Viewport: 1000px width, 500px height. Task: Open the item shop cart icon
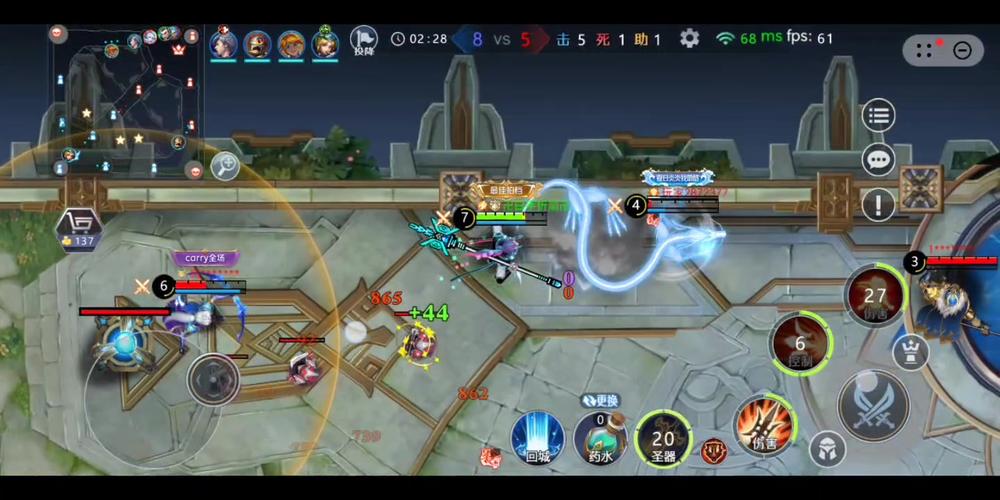click(x=79, y=226)
